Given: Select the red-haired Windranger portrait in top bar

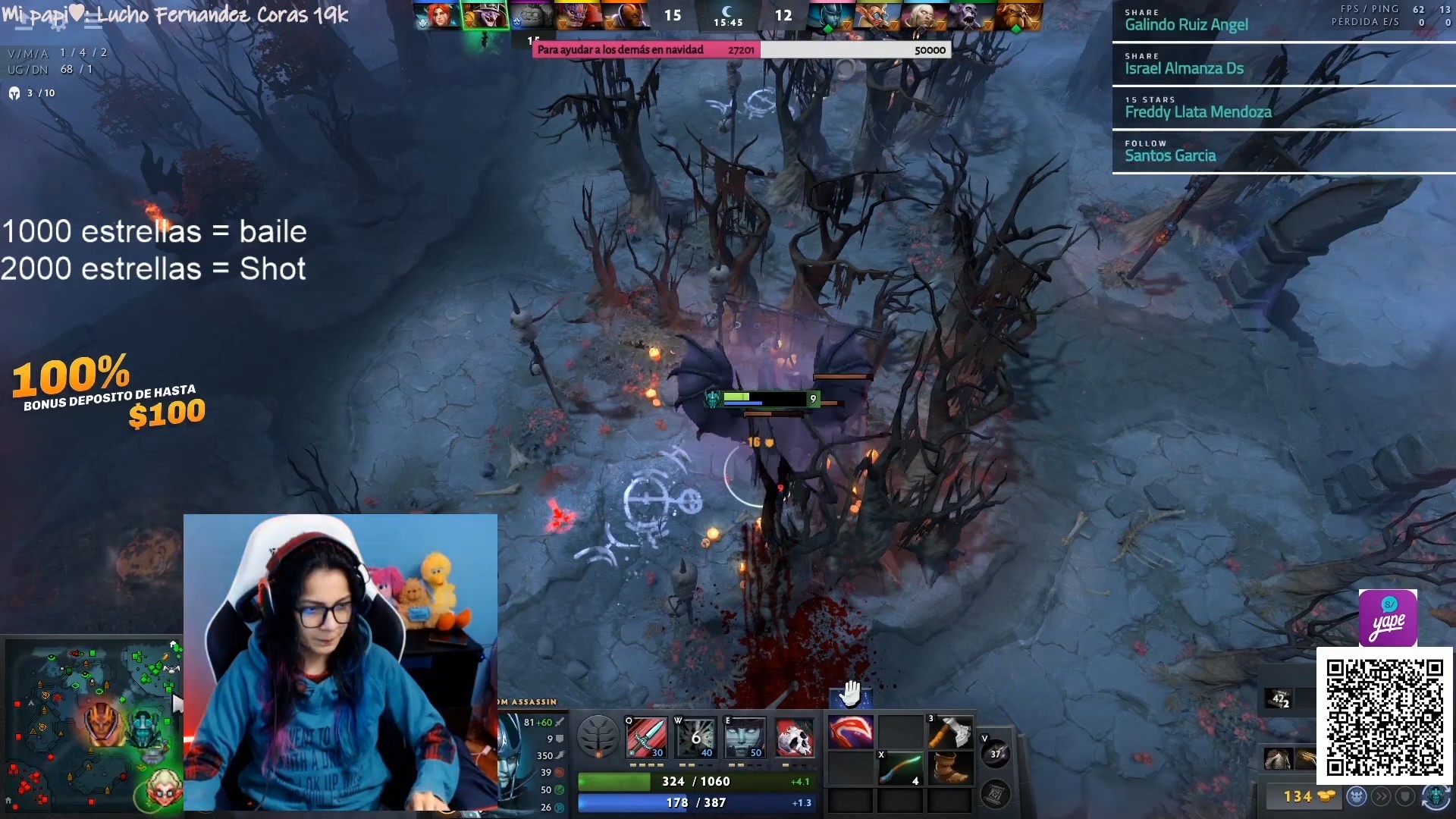Looking at the screenshot, I should [x=439, y=15].
